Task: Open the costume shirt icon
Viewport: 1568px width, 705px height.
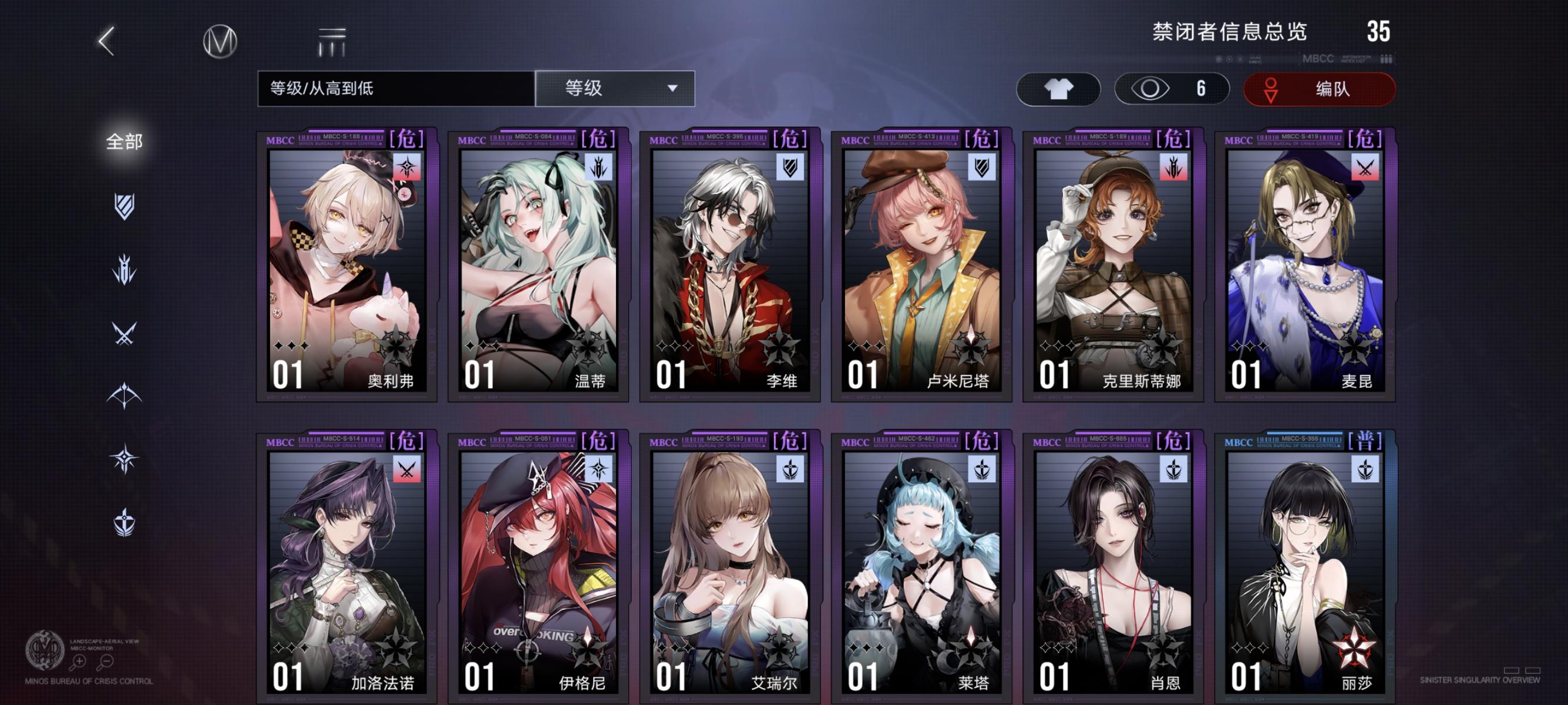Action: click(x=1058, y=89)
